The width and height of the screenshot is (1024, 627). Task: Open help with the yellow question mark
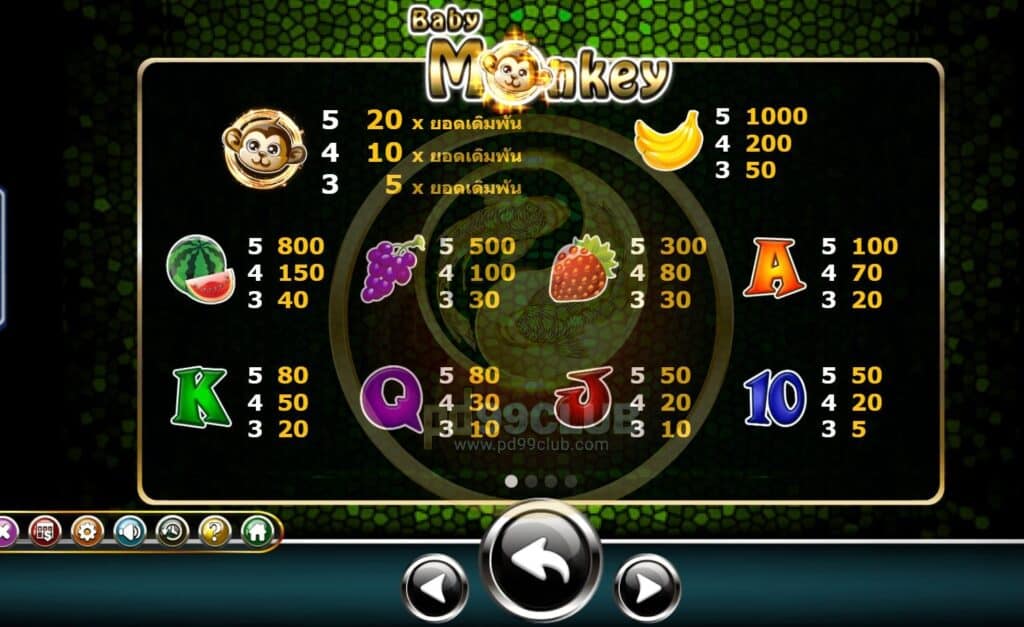click(x=214, y=531)
